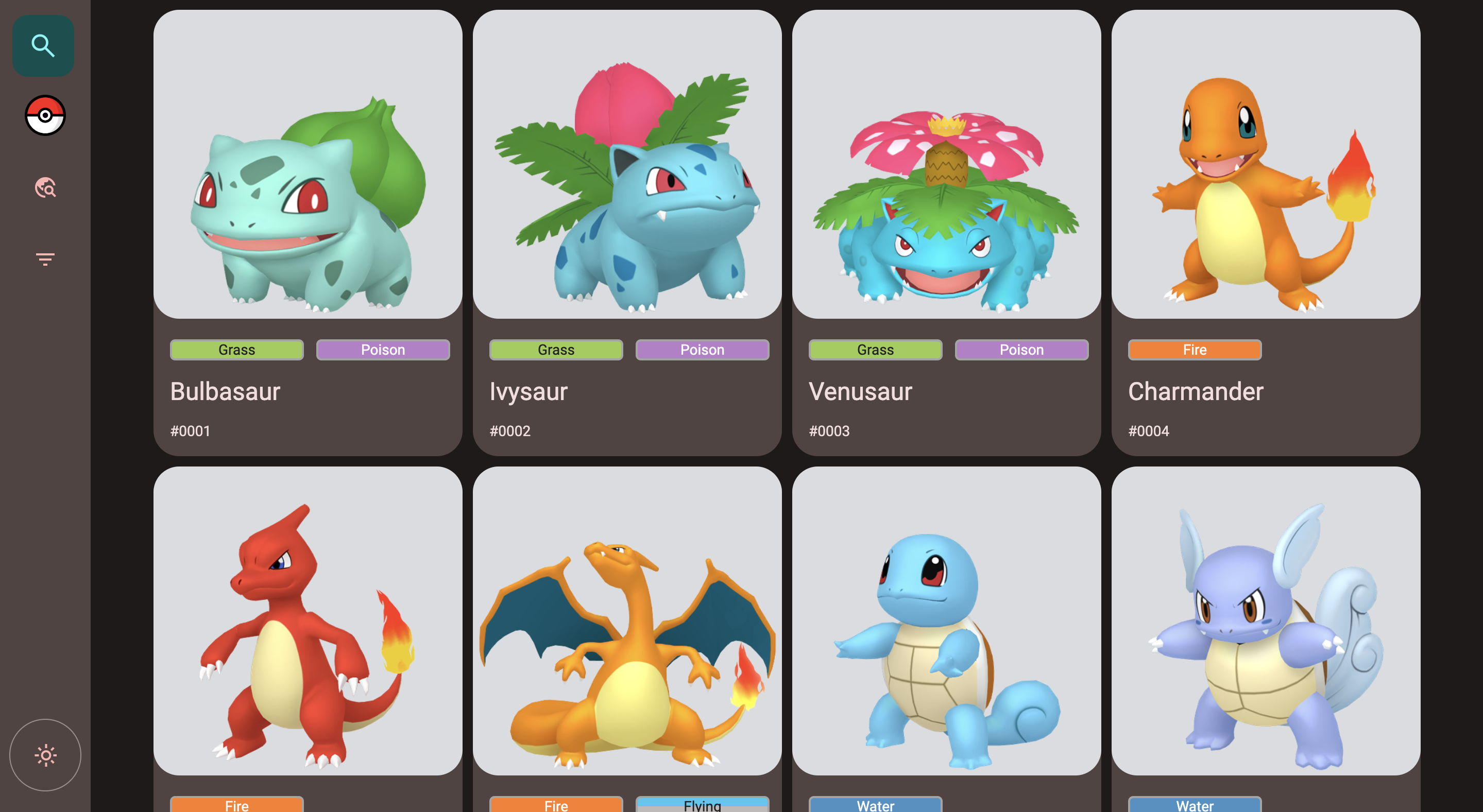The width and height of the screenshot is (1483, 812).
Task: Click Charmander's Fire type badge
Action: (x=1195, y=350)
